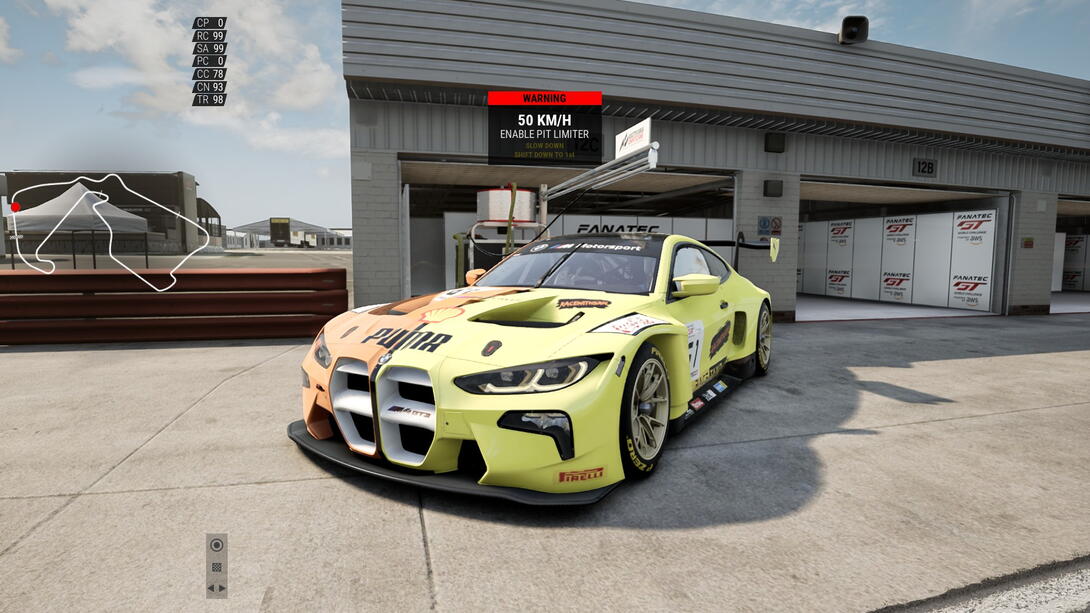Image resolution: width=1090 pixels, height=613 pixels.
Task: Click the checkered flag icon
Action: click(216, 567)
